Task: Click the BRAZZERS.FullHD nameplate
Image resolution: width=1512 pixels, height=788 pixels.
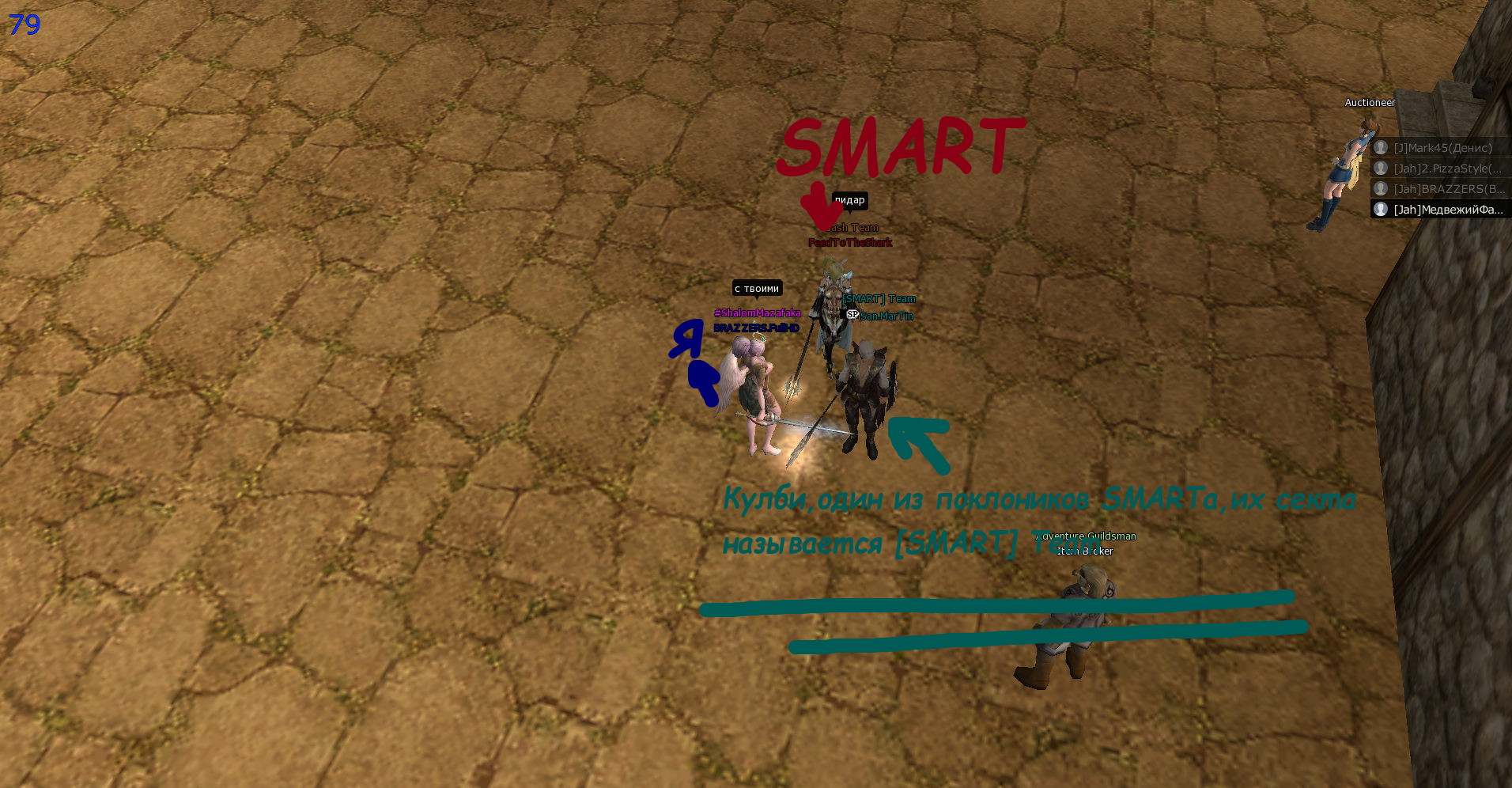Action: point(756,327)
